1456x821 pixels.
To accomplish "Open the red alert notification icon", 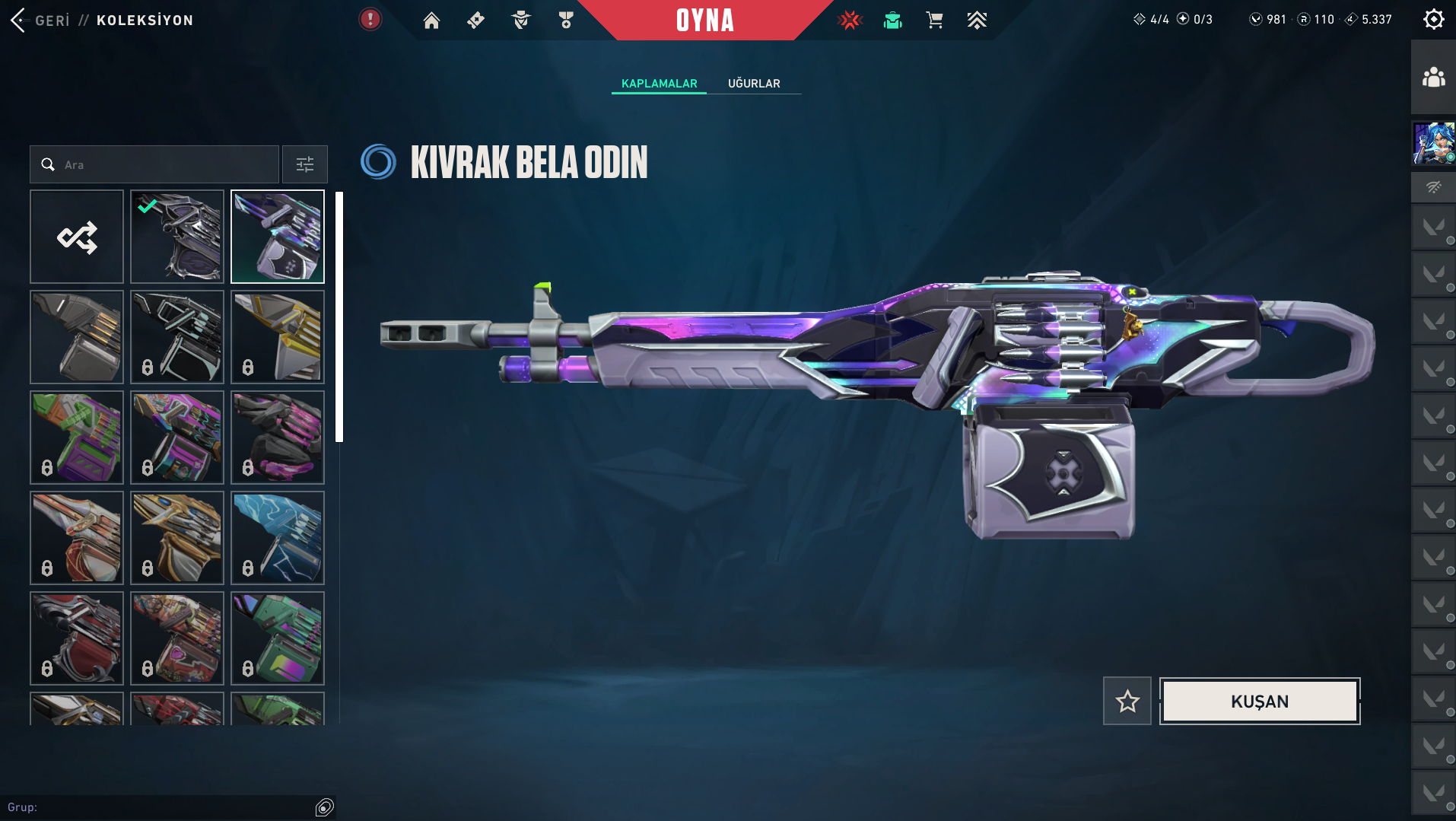I will (x=370, y=19).
